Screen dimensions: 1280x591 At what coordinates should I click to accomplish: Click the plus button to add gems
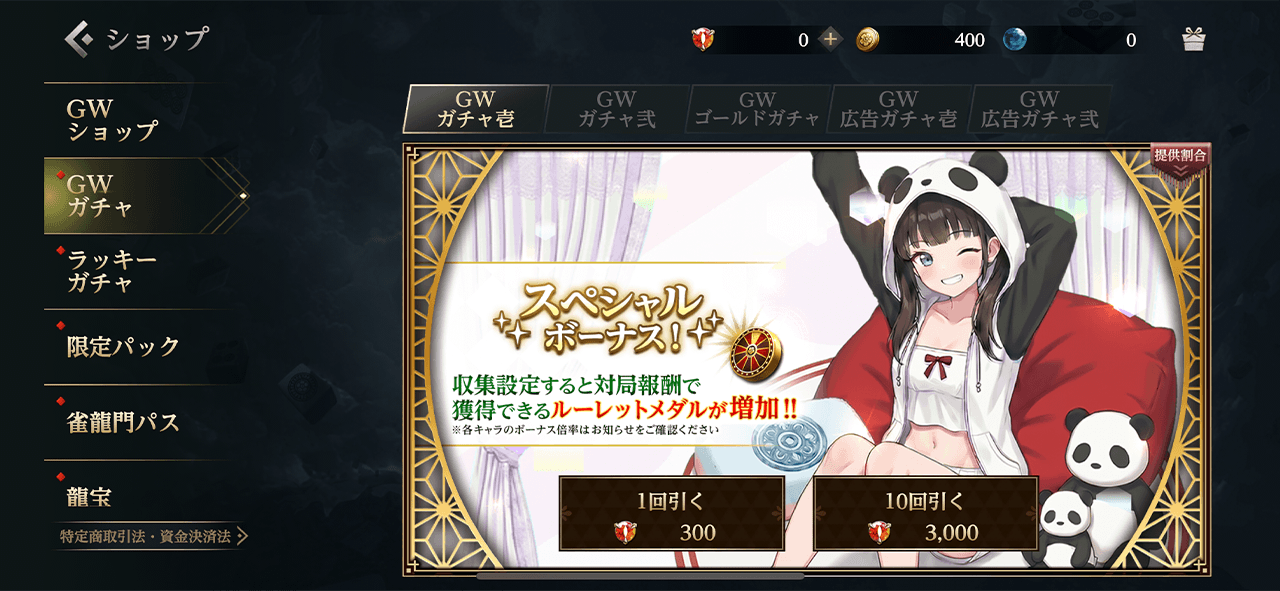tap(831, 40)
